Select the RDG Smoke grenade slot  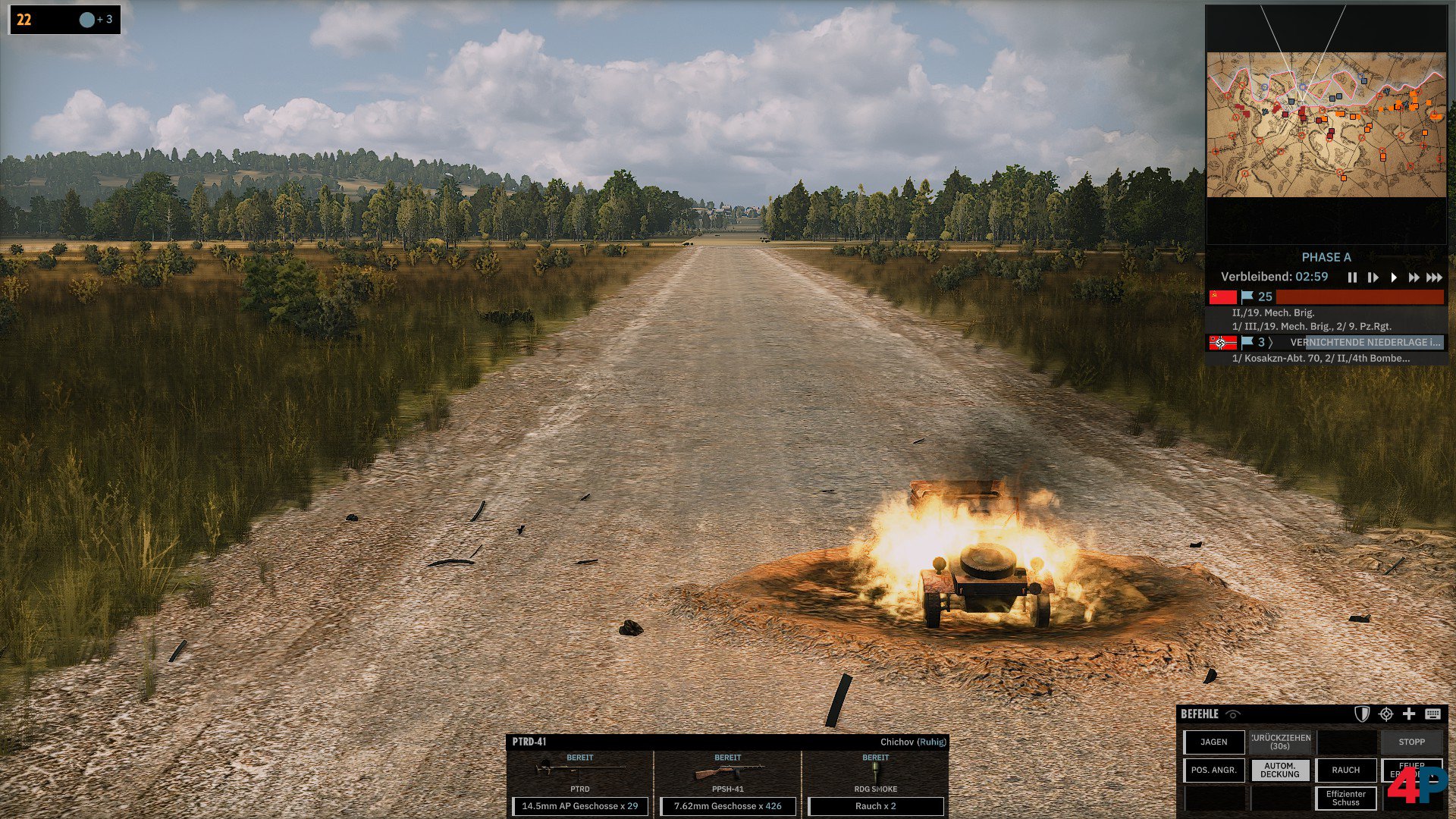click(876, 773)
